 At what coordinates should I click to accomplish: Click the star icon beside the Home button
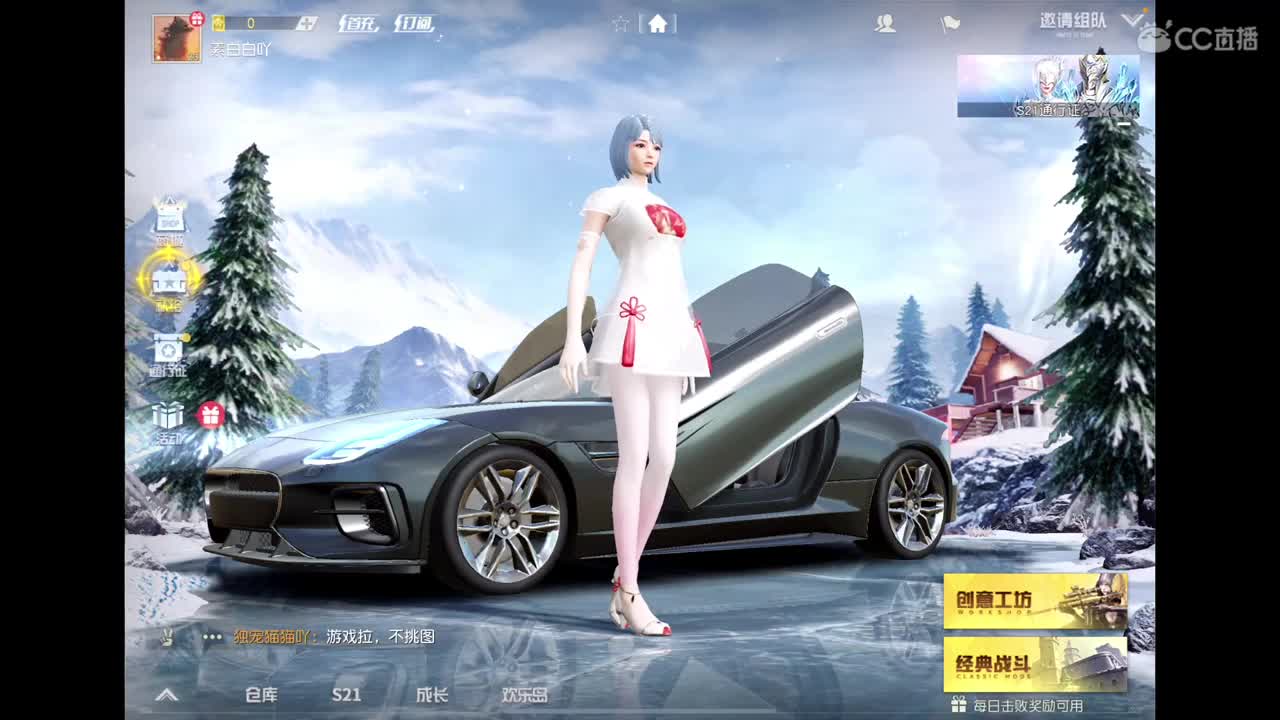621,23
